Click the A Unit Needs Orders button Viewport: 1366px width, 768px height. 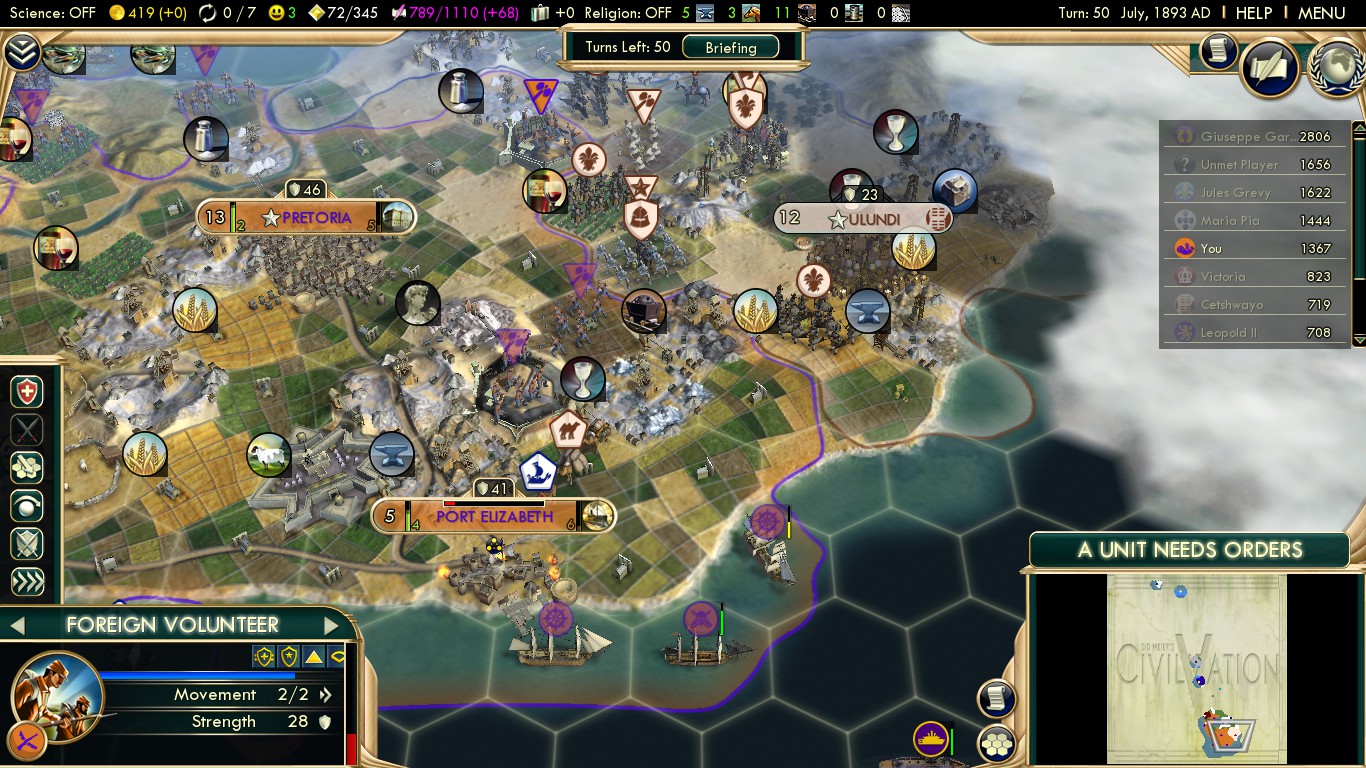click(x=1189, y=550)
